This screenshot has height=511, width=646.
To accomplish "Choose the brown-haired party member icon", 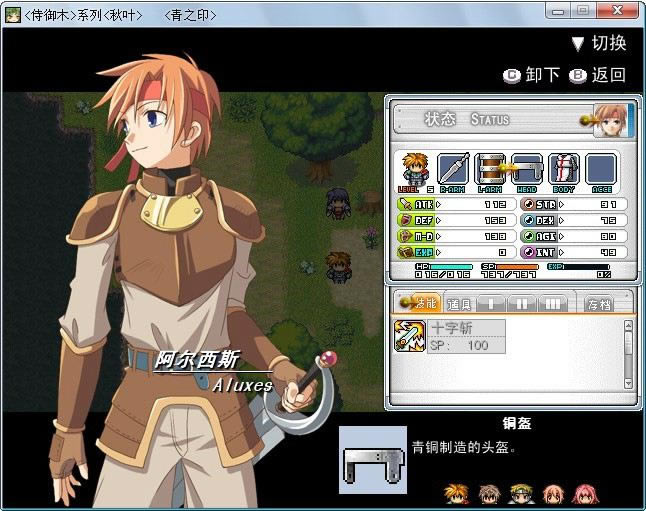I will click(x=488, y=493).
